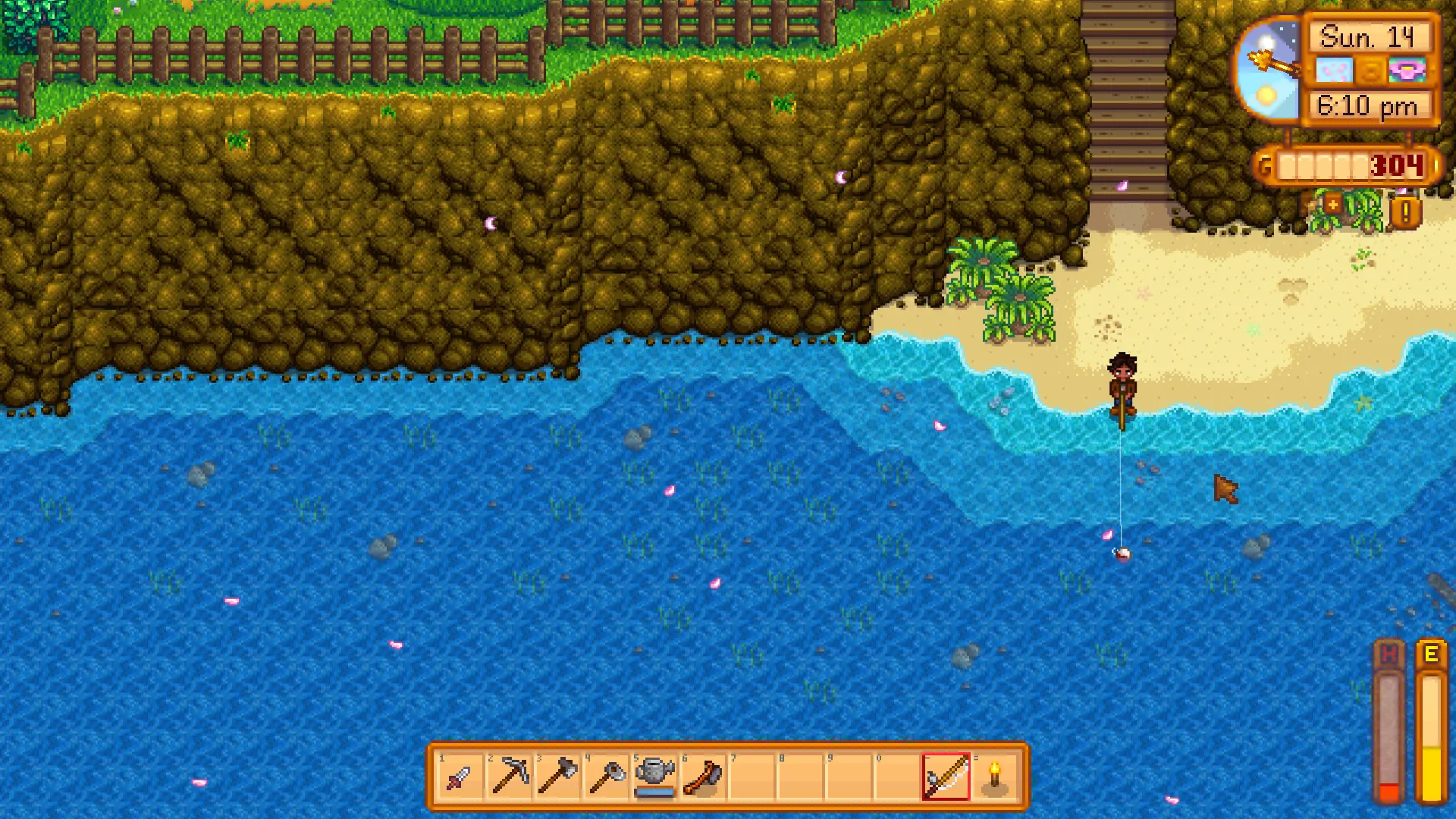The height and width of the screenshot is (819, 1456).
Task: Click the zoom-in plus button
Action: [x=1332, y=205]
